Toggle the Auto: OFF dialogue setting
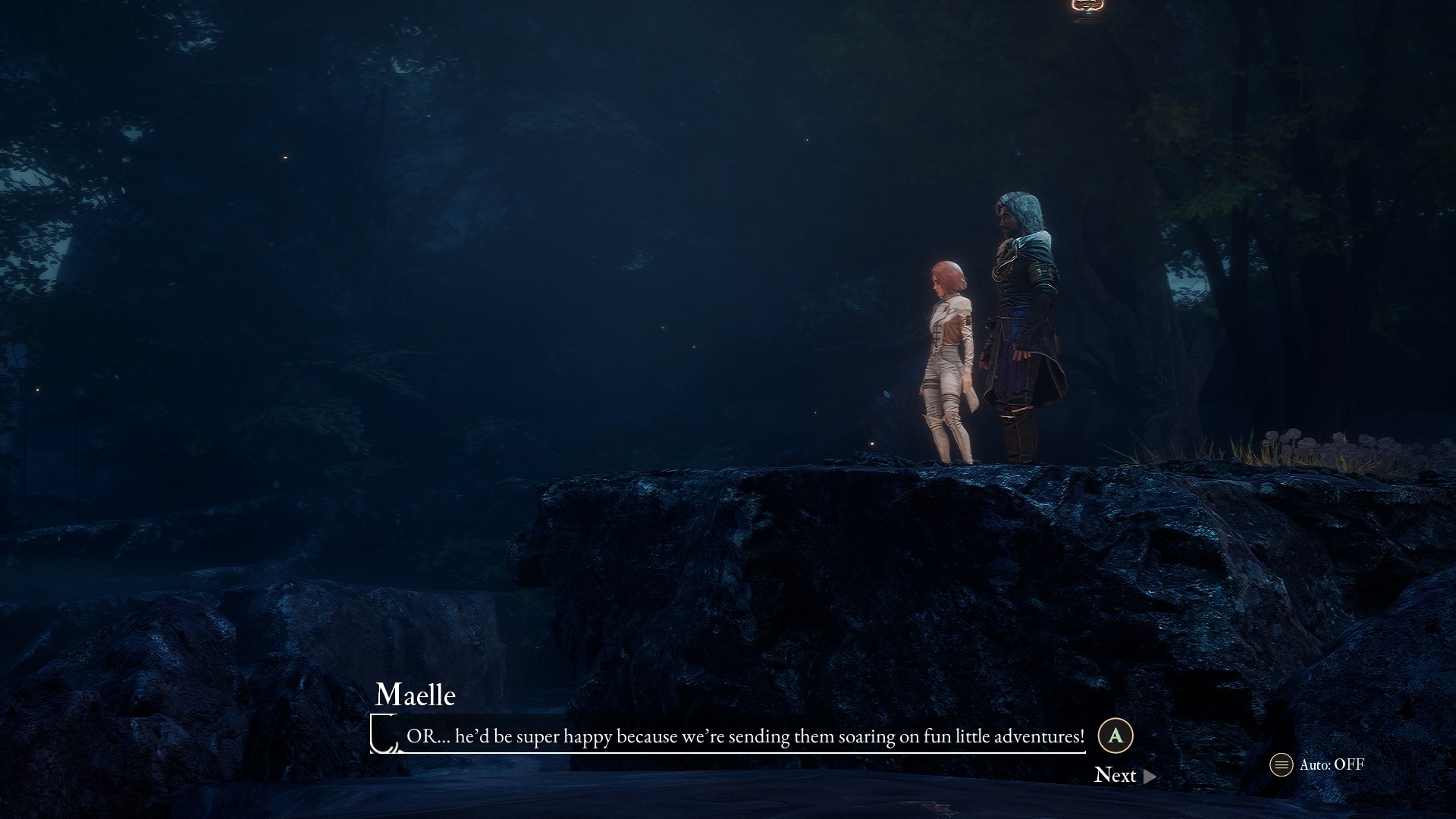 1318,764
